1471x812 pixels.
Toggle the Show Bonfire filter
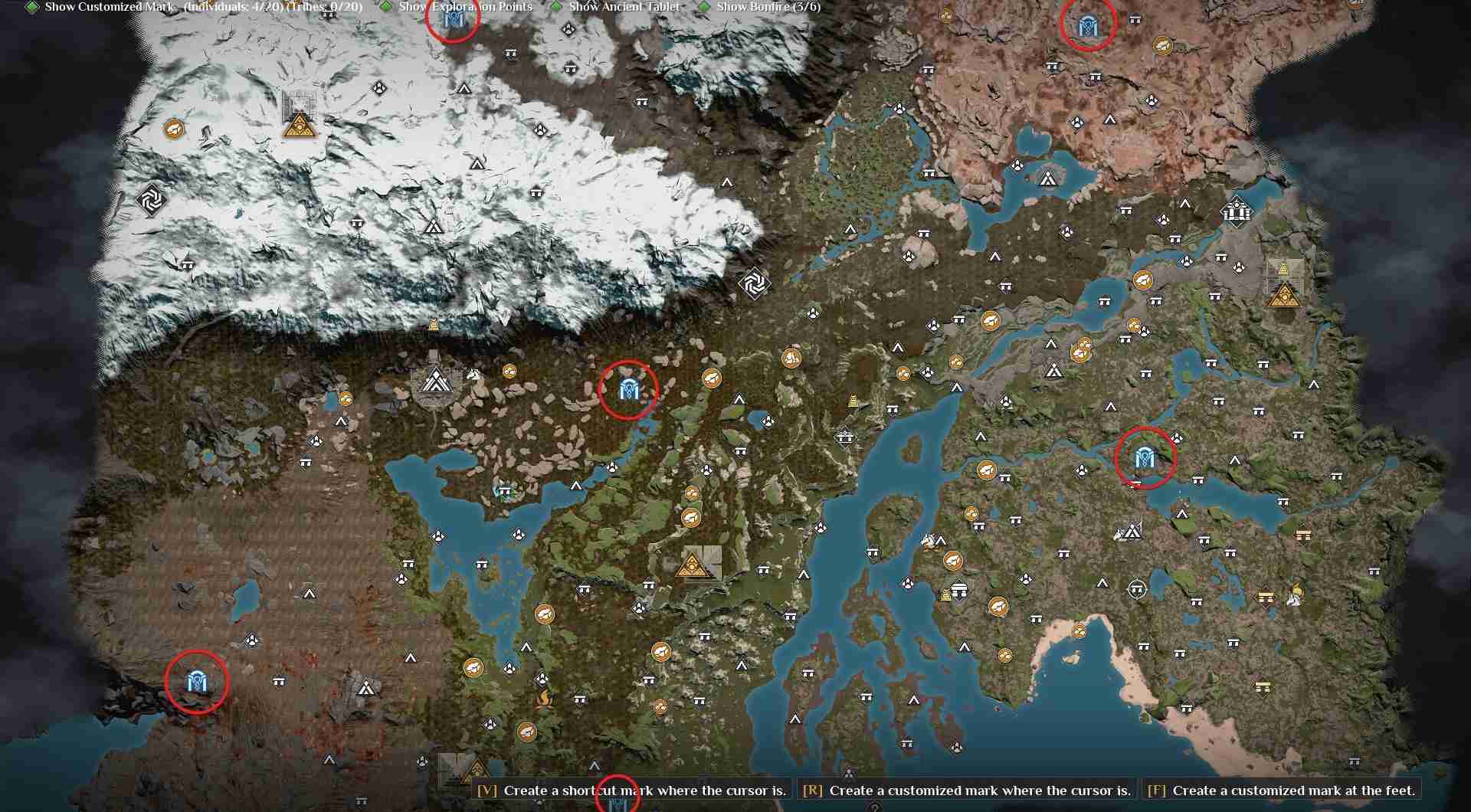704,7
